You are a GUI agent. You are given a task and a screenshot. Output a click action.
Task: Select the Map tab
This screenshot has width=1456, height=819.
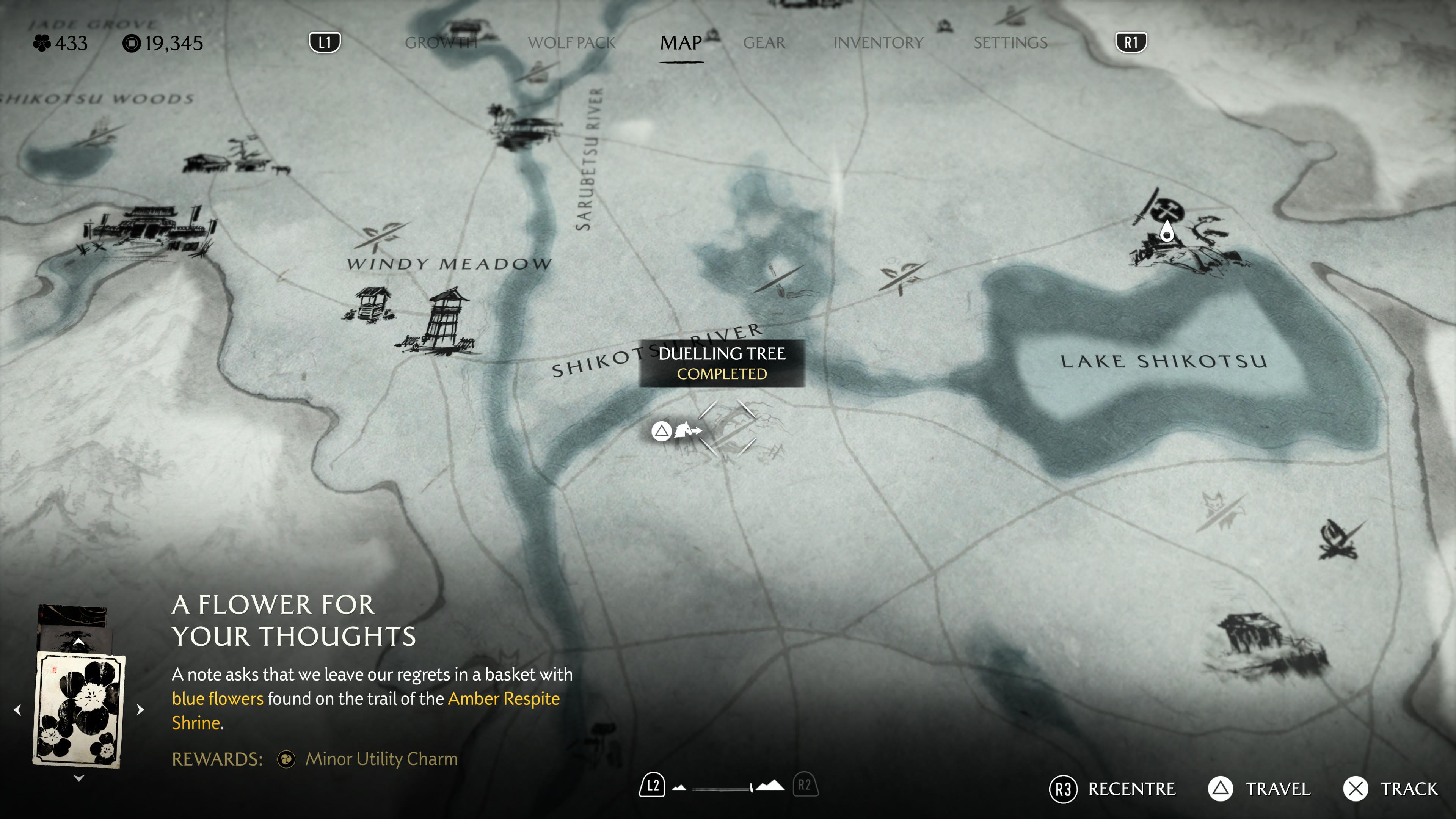681,43
